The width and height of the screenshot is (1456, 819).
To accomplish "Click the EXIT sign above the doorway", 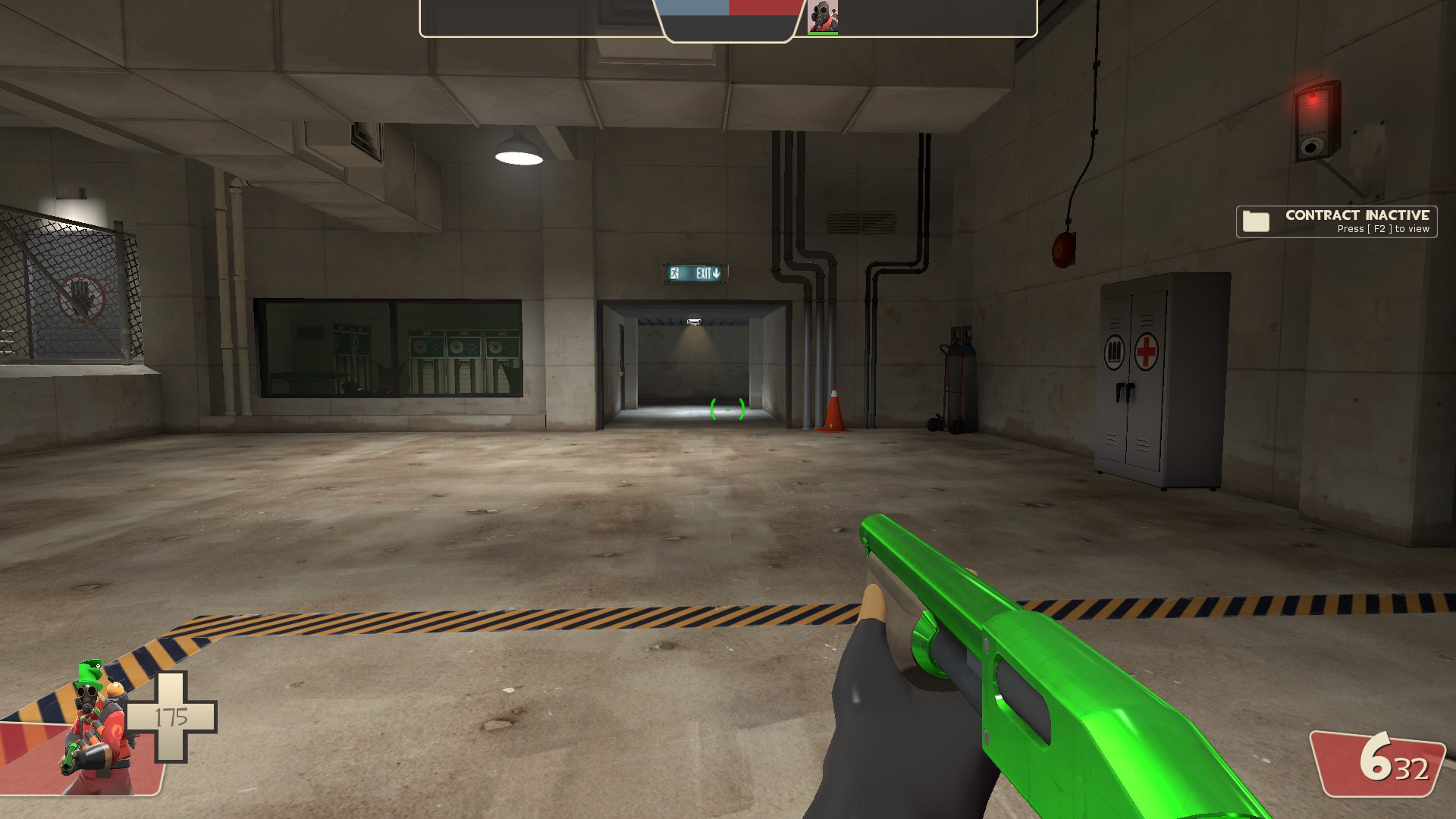I will click(695, 274).
